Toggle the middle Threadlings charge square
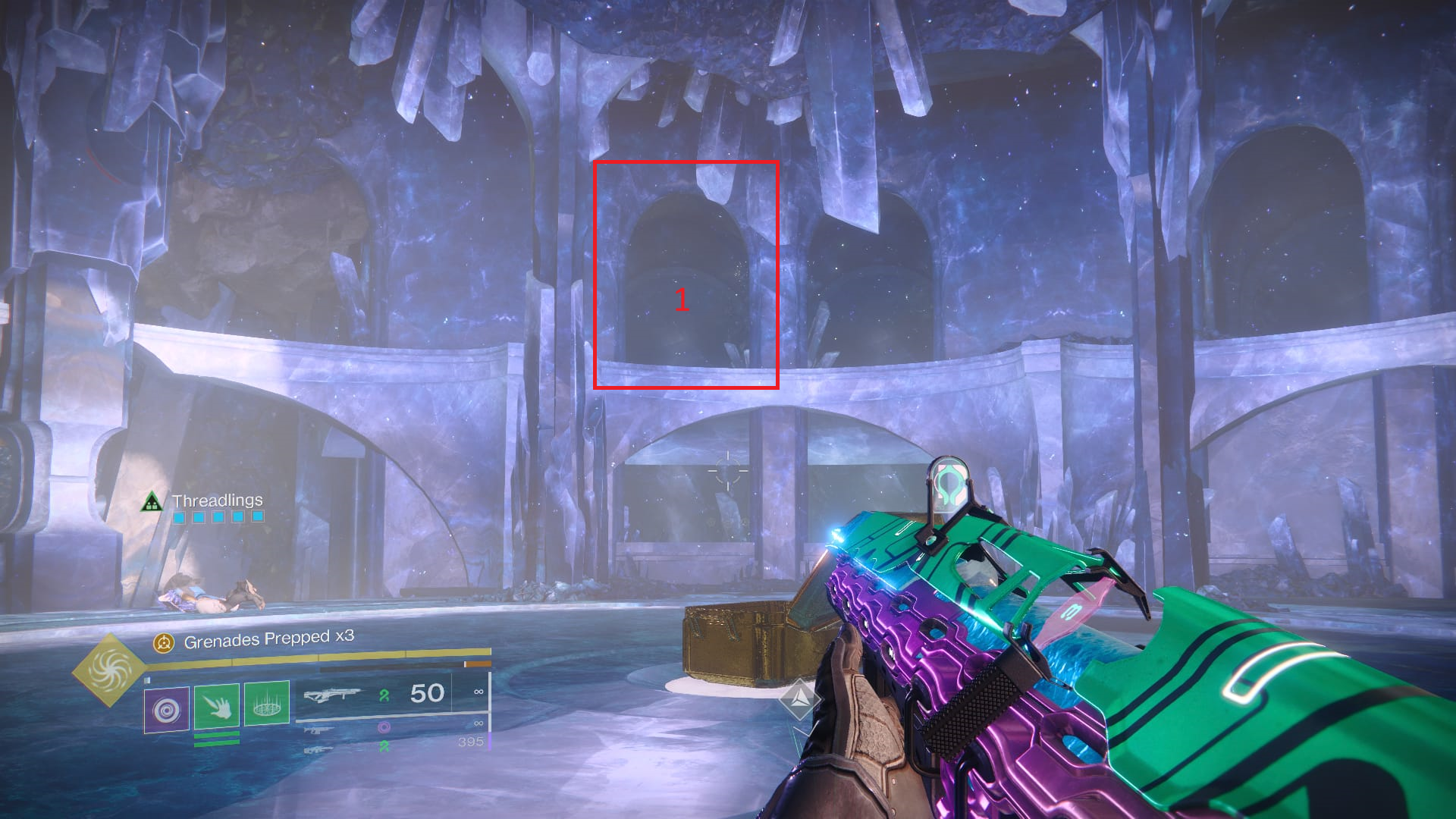The height and width of the screenshot is (819, 1456). 218,516
